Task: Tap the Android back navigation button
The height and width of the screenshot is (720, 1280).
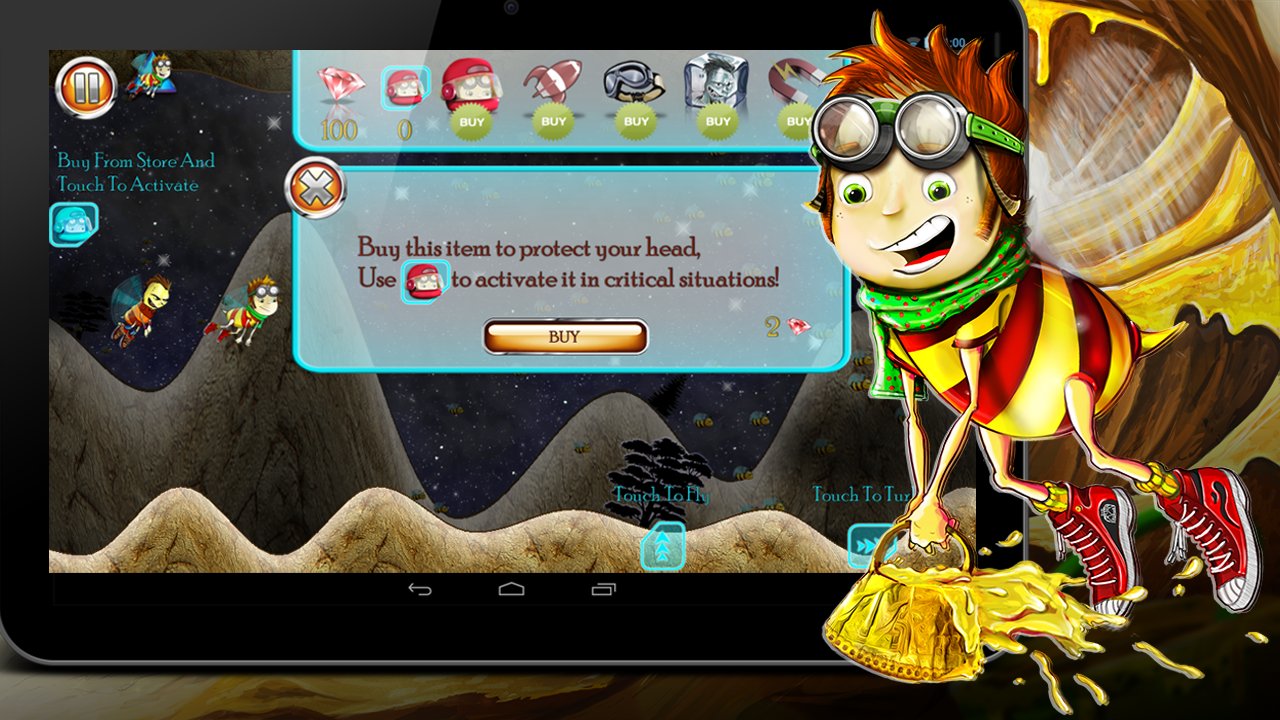Action: pos(421,589)
